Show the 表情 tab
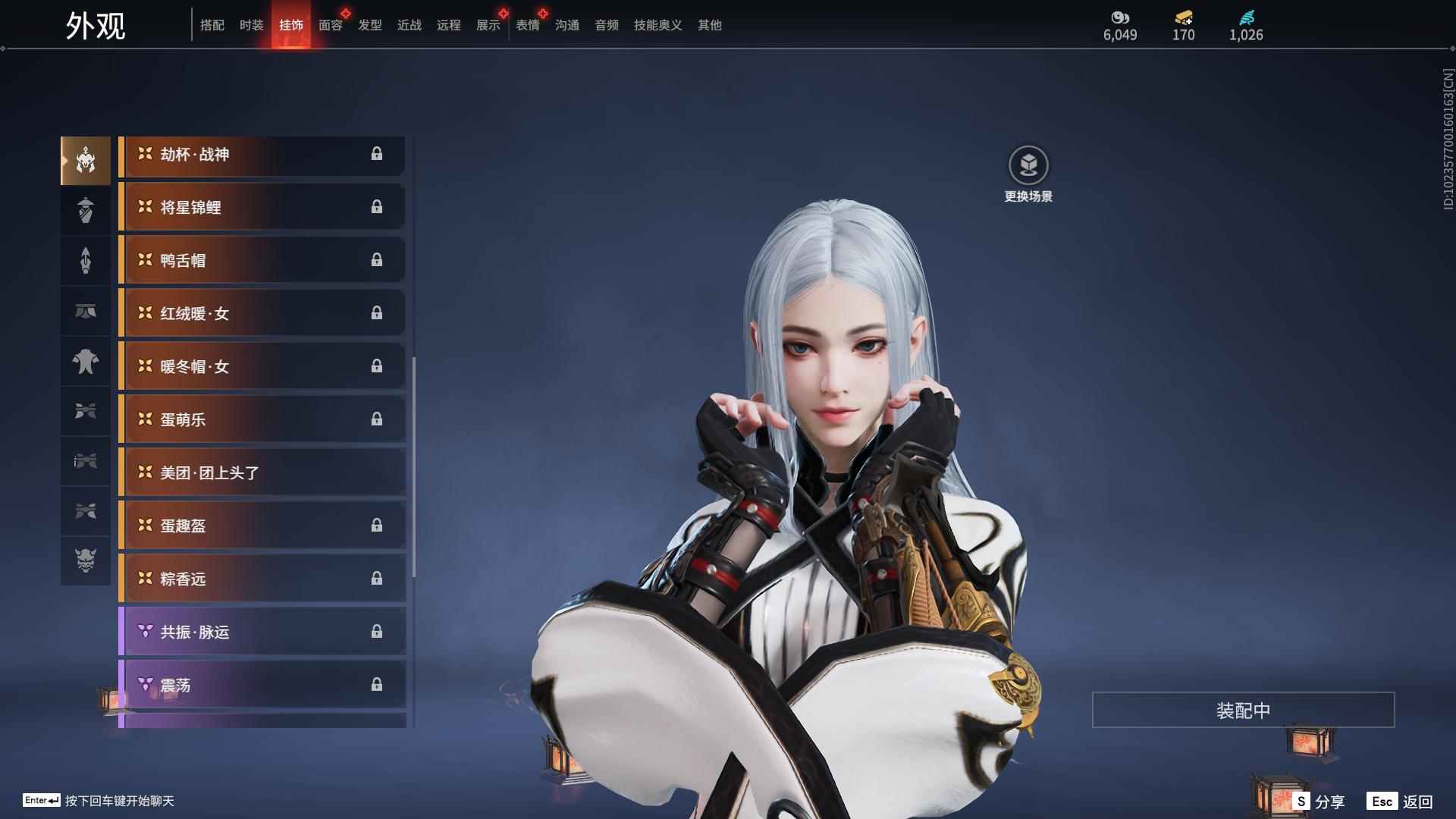The image size is (1456, 819). tap(528, 25)
